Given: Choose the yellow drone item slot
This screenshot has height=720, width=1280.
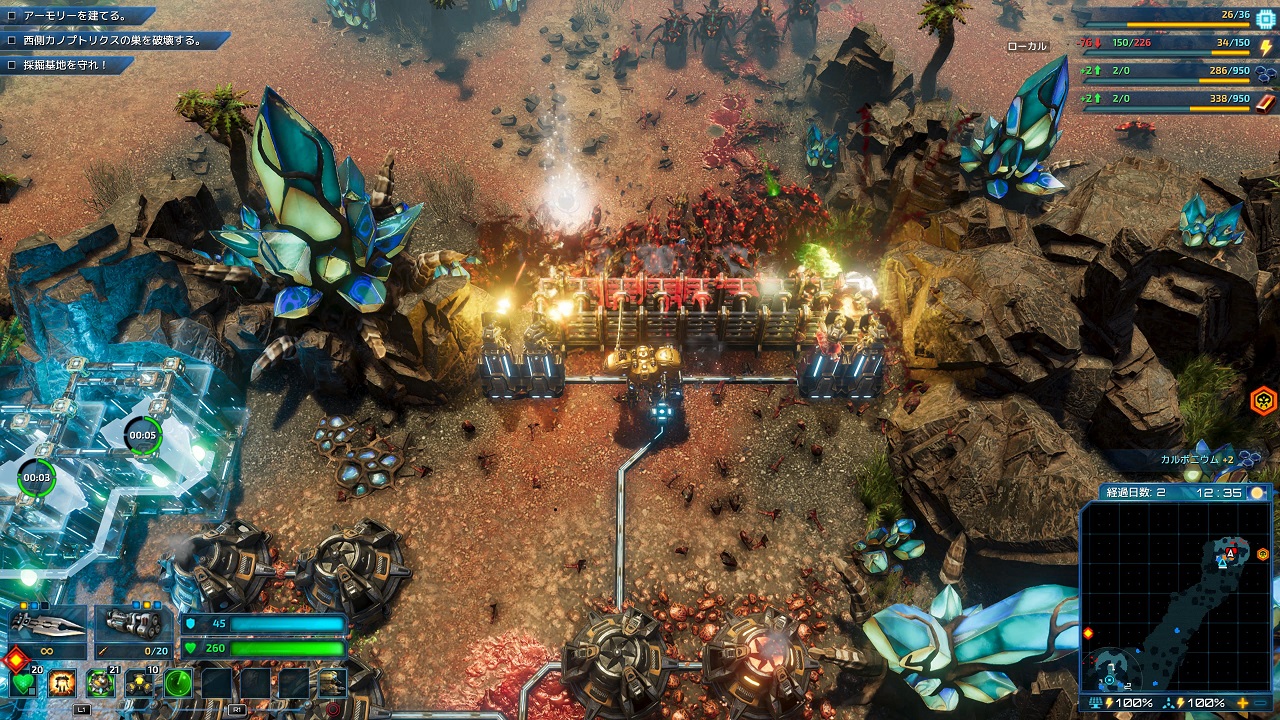Looking at the screenshot, I should point(139,684).
